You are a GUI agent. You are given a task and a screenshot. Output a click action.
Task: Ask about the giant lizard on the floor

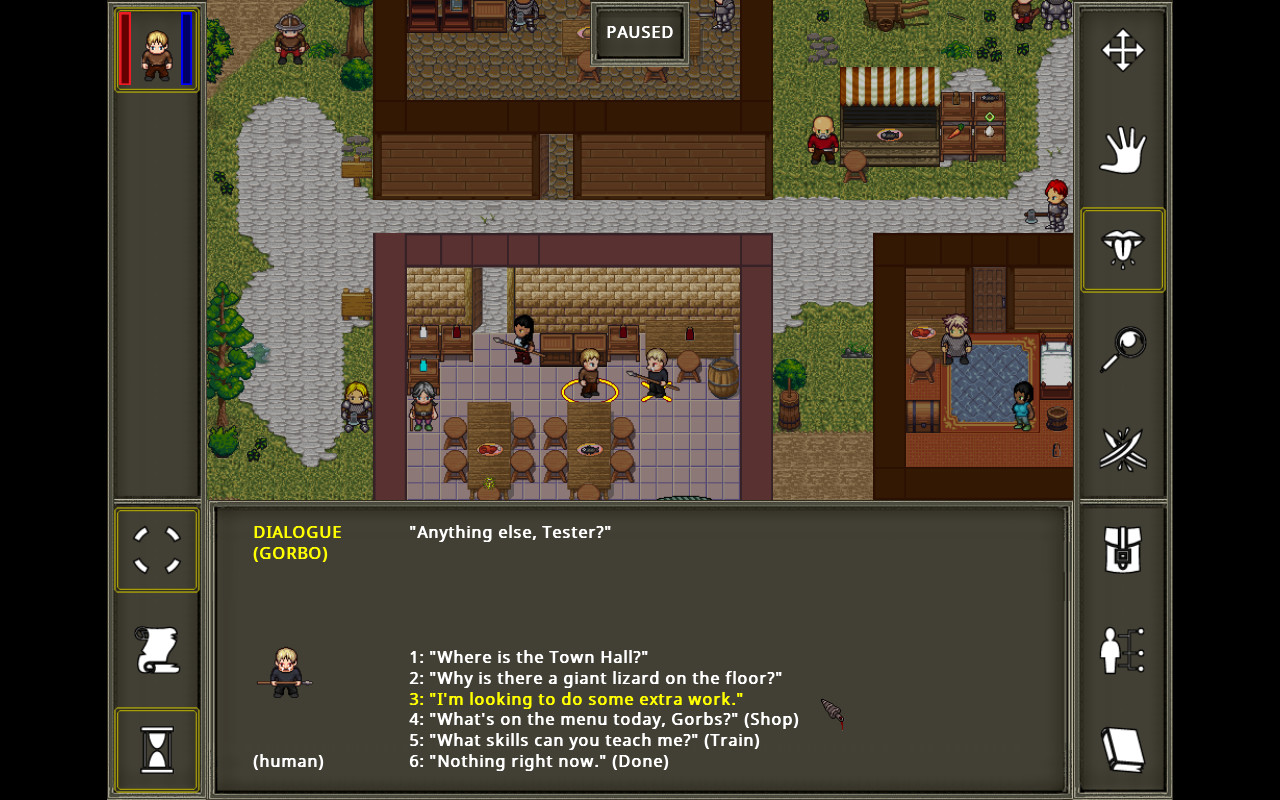pos(594,677)
